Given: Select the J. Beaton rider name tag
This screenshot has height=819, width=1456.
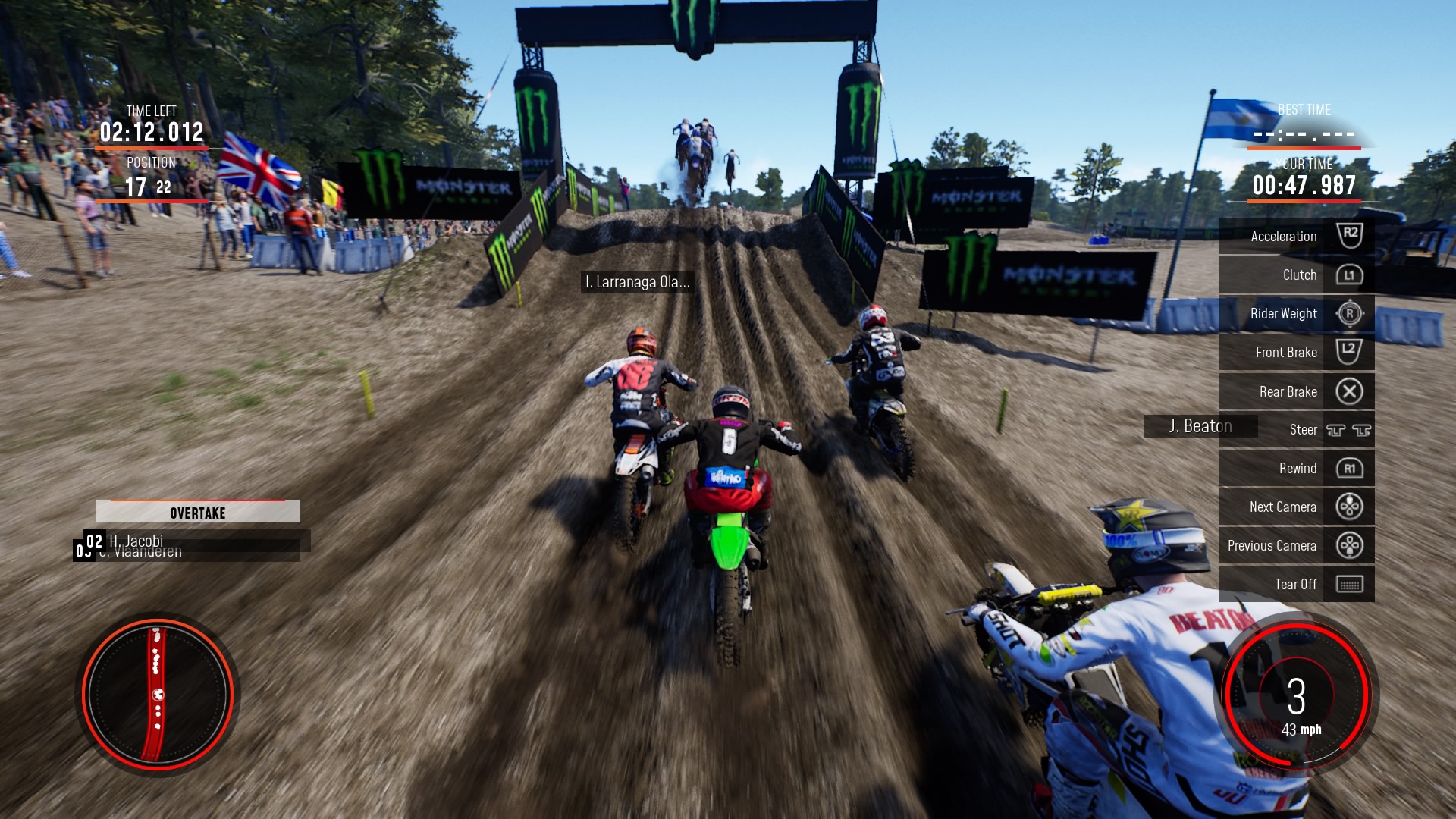Looking at the screenshot, I should tap(1200, 426).
